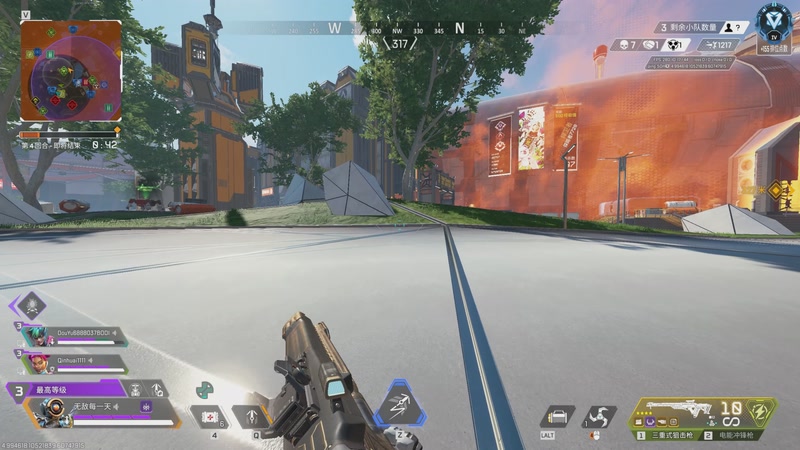Select the arc star ordnance slot
This screenshot has width=800, height=450.
pyautogui.click(x=601, y=416)
